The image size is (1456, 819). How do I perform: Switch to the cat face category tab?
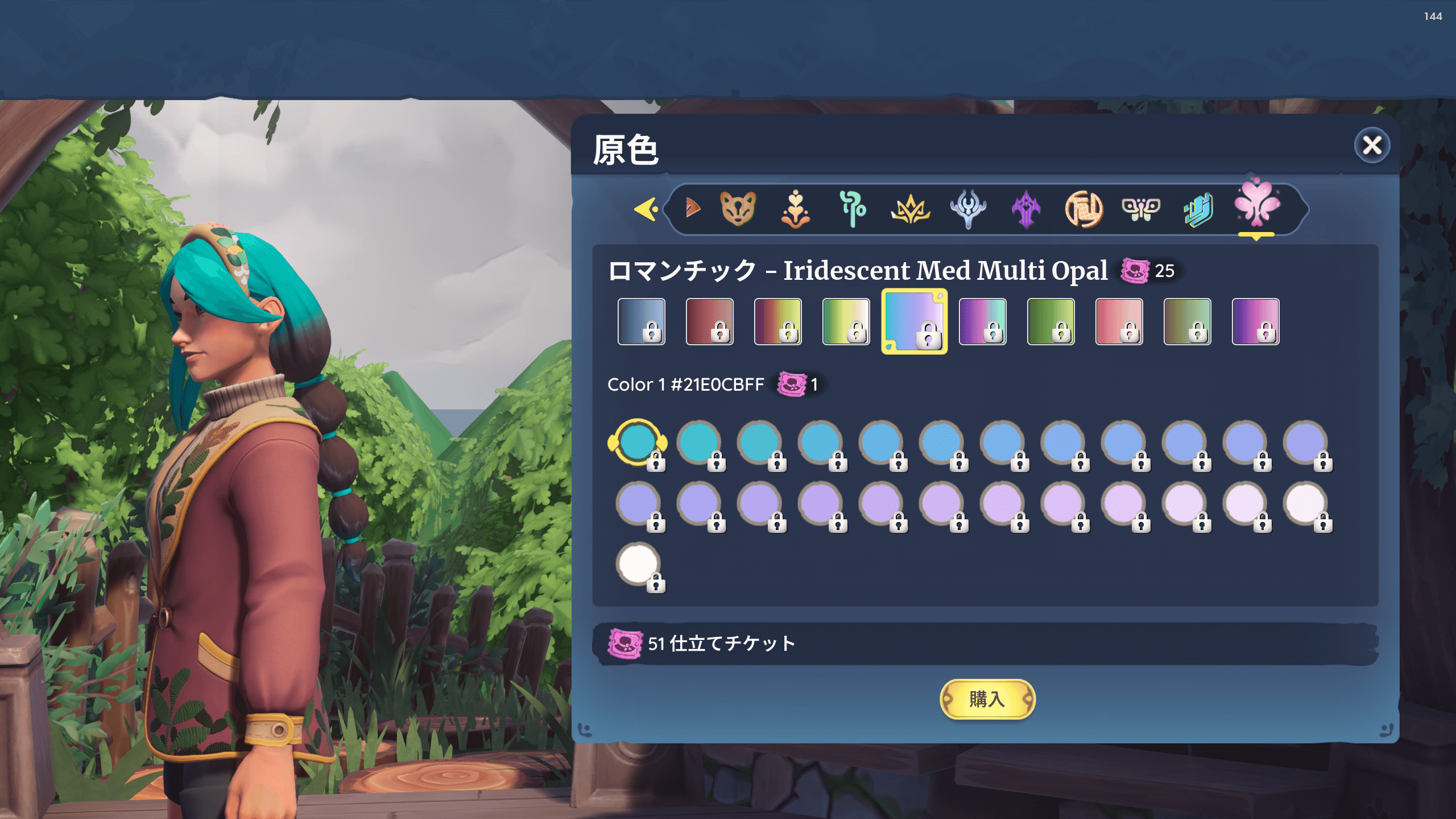738,208
